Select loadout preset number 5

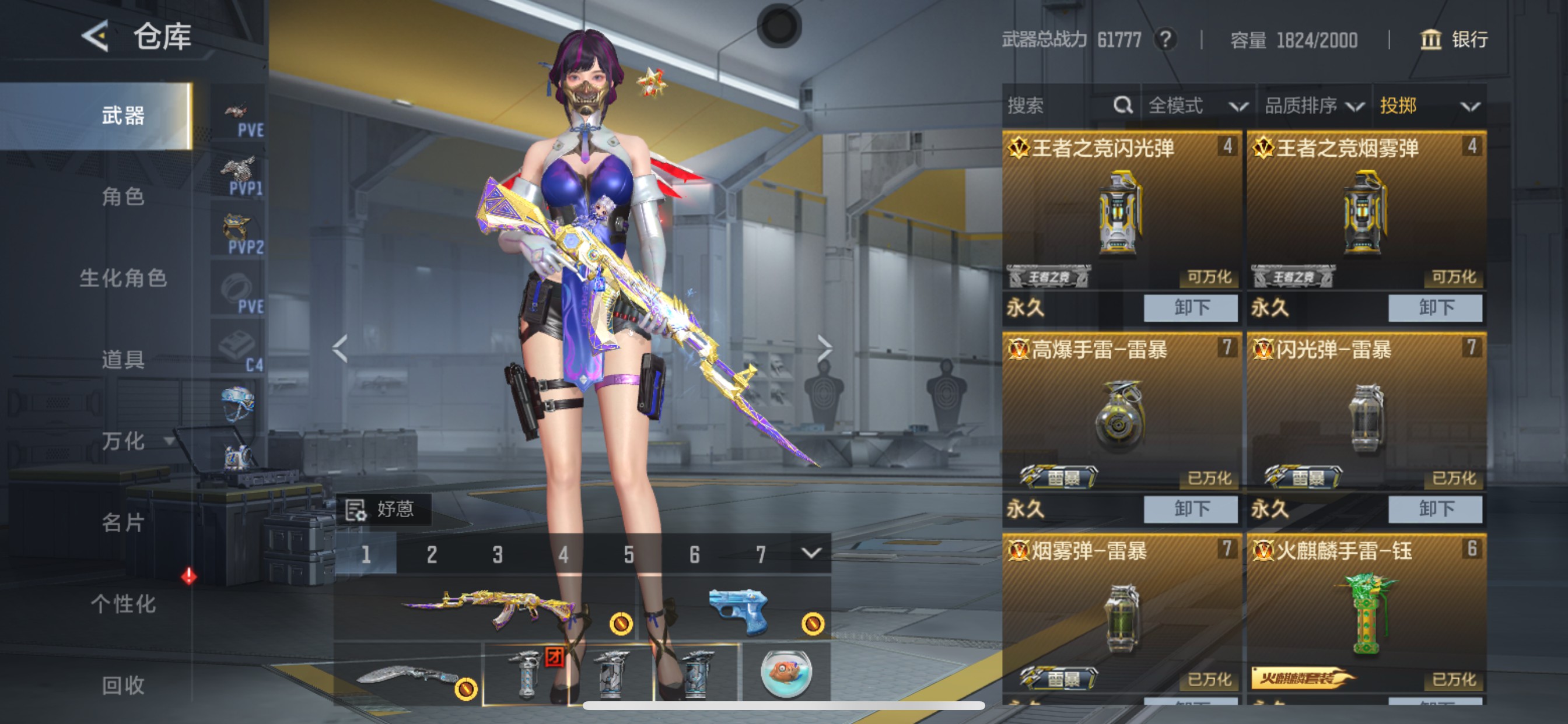628,554
